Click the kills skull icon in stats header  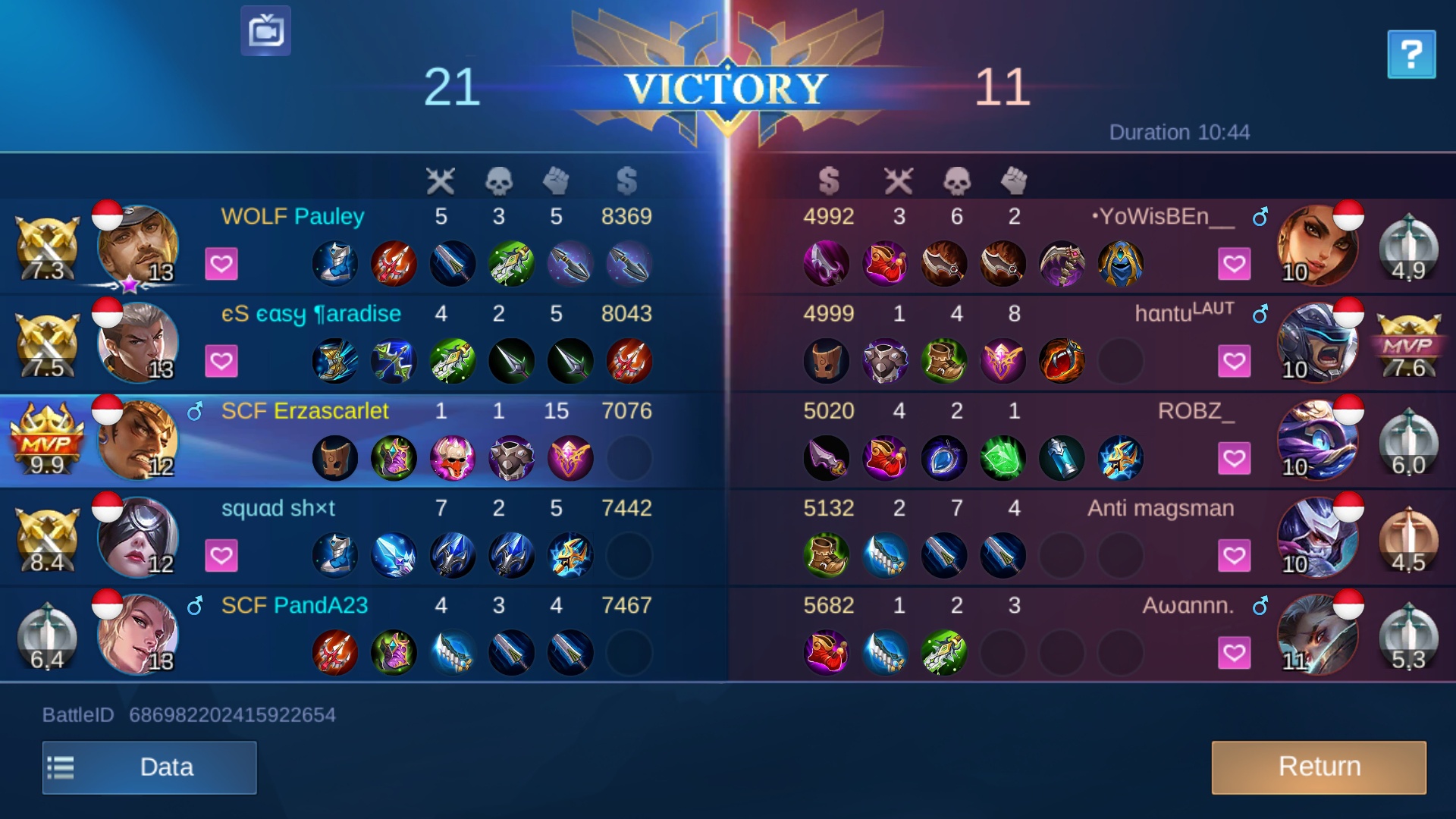(x=500, y=180)
